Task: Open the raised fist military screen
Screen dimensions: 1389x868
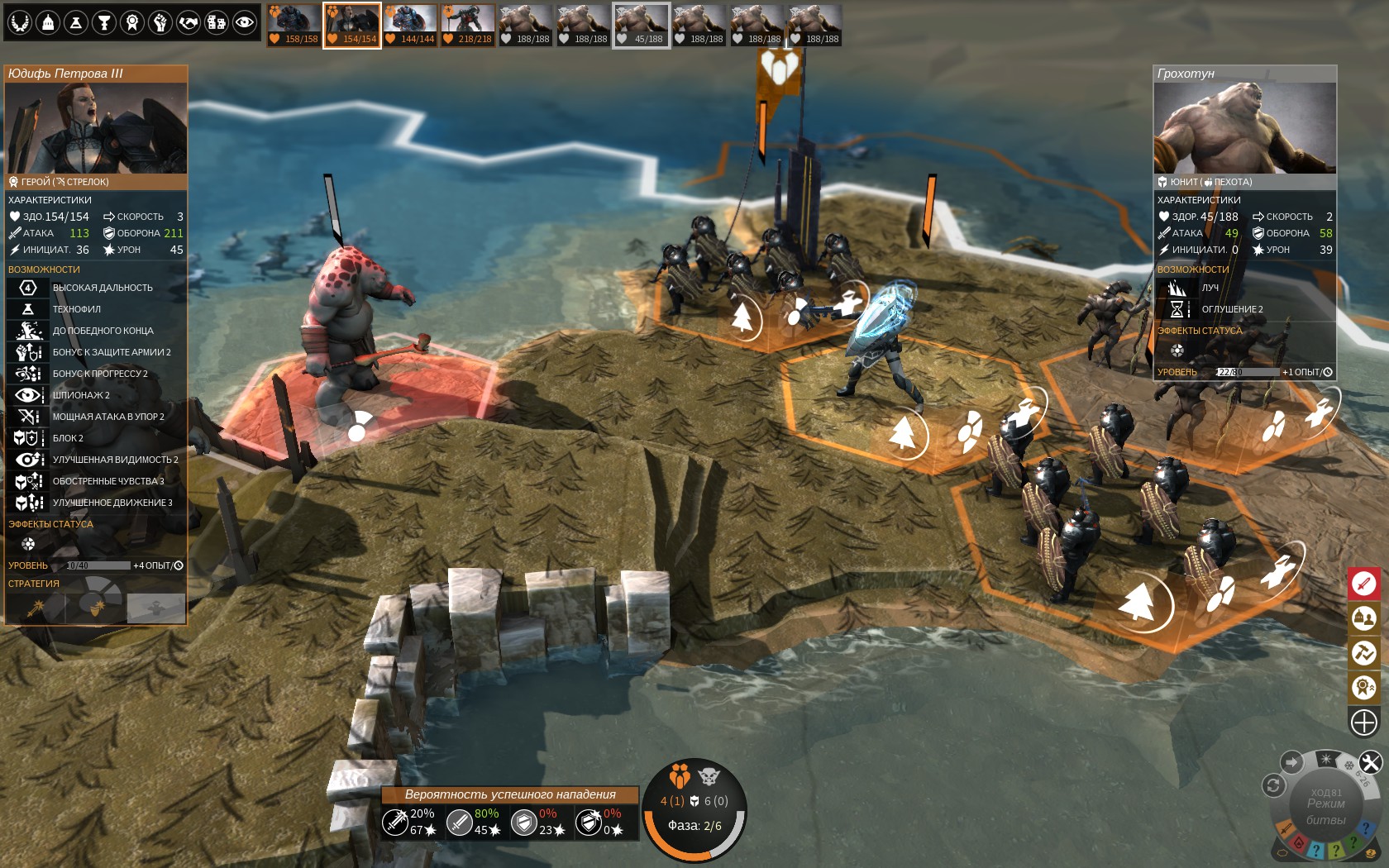Action: click(x=160, y=22)
